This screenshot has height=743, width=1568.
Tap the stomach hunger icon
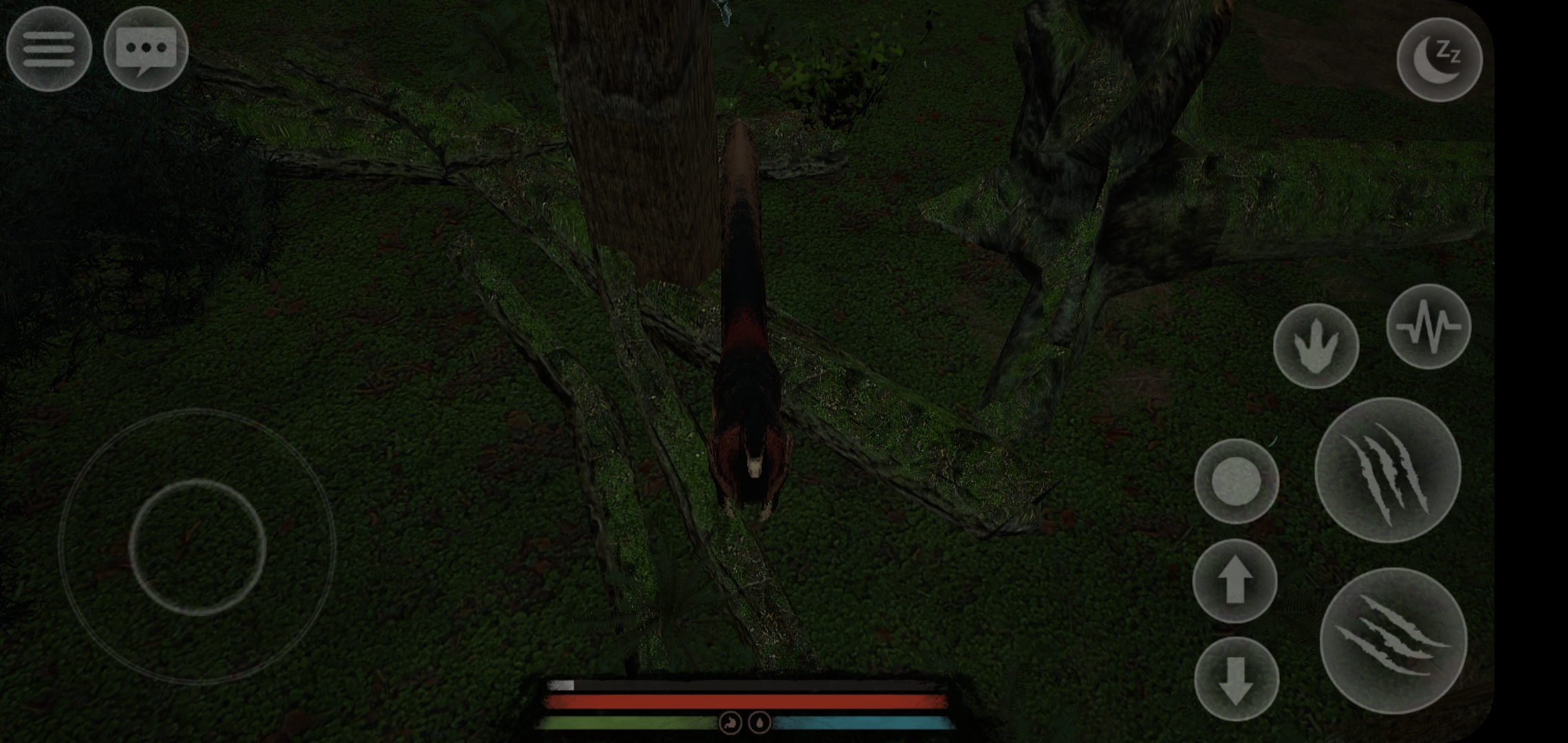(730, 724)
